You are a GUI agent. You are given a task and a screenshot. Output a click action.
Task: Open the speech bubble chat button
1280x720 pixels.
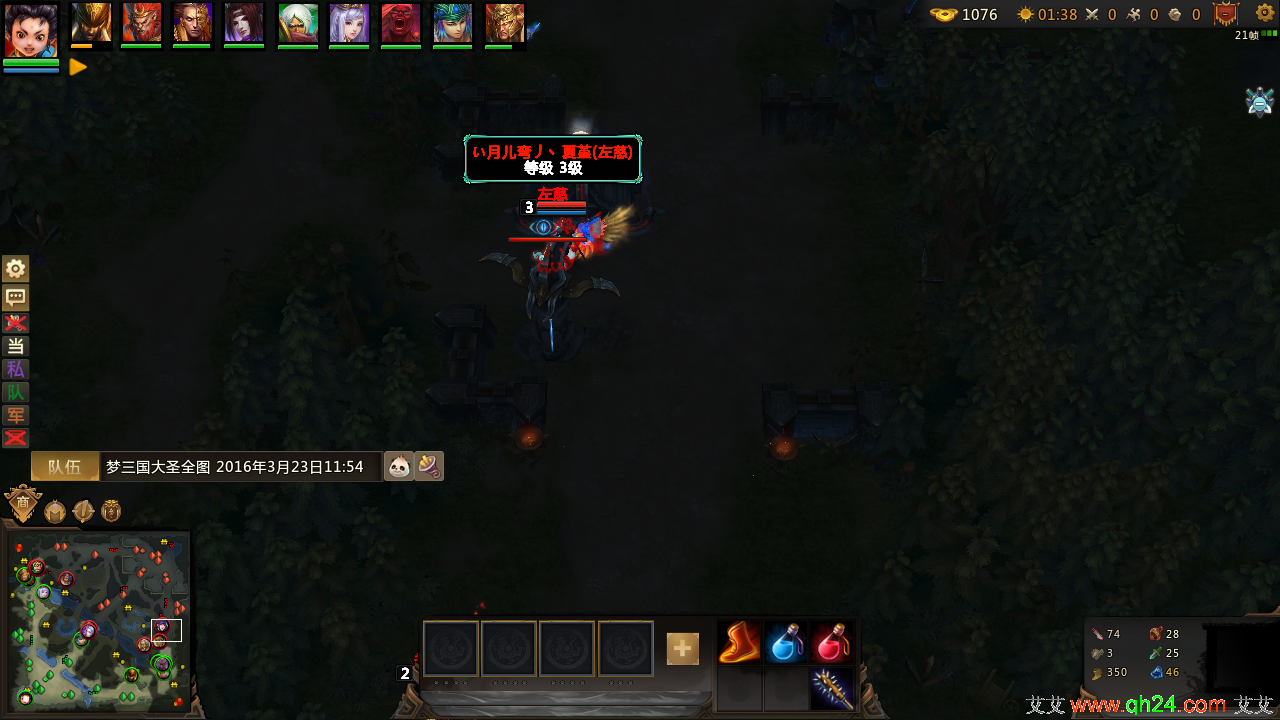[16, 297]
